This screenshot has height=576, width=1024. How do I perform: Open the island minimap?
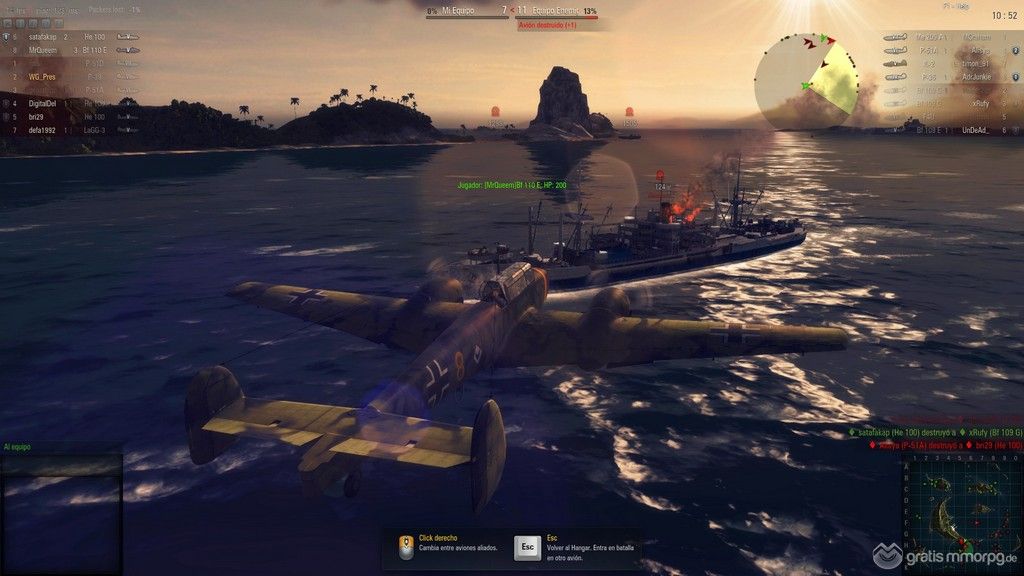[961, 513]
